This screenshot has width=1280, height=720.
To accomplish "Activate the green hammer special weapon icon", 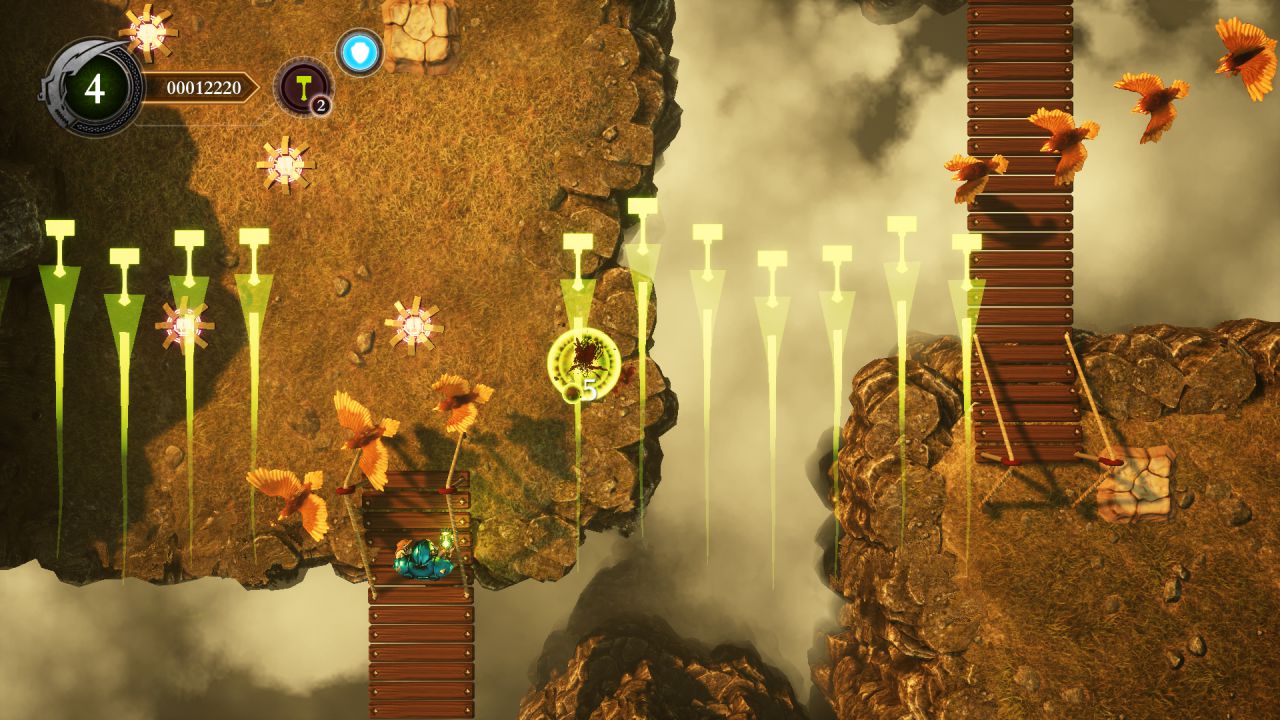I will pos(301,86).
